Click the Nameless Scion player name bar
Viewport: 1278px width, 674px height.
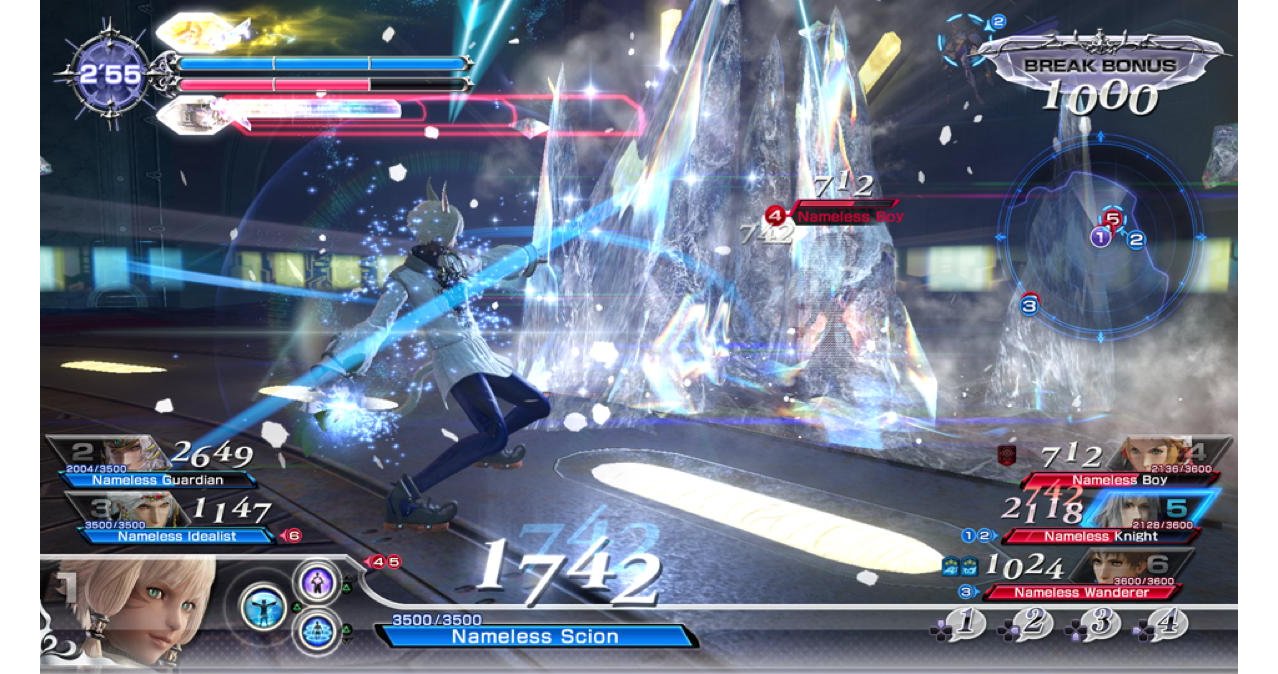click(535, 636)
